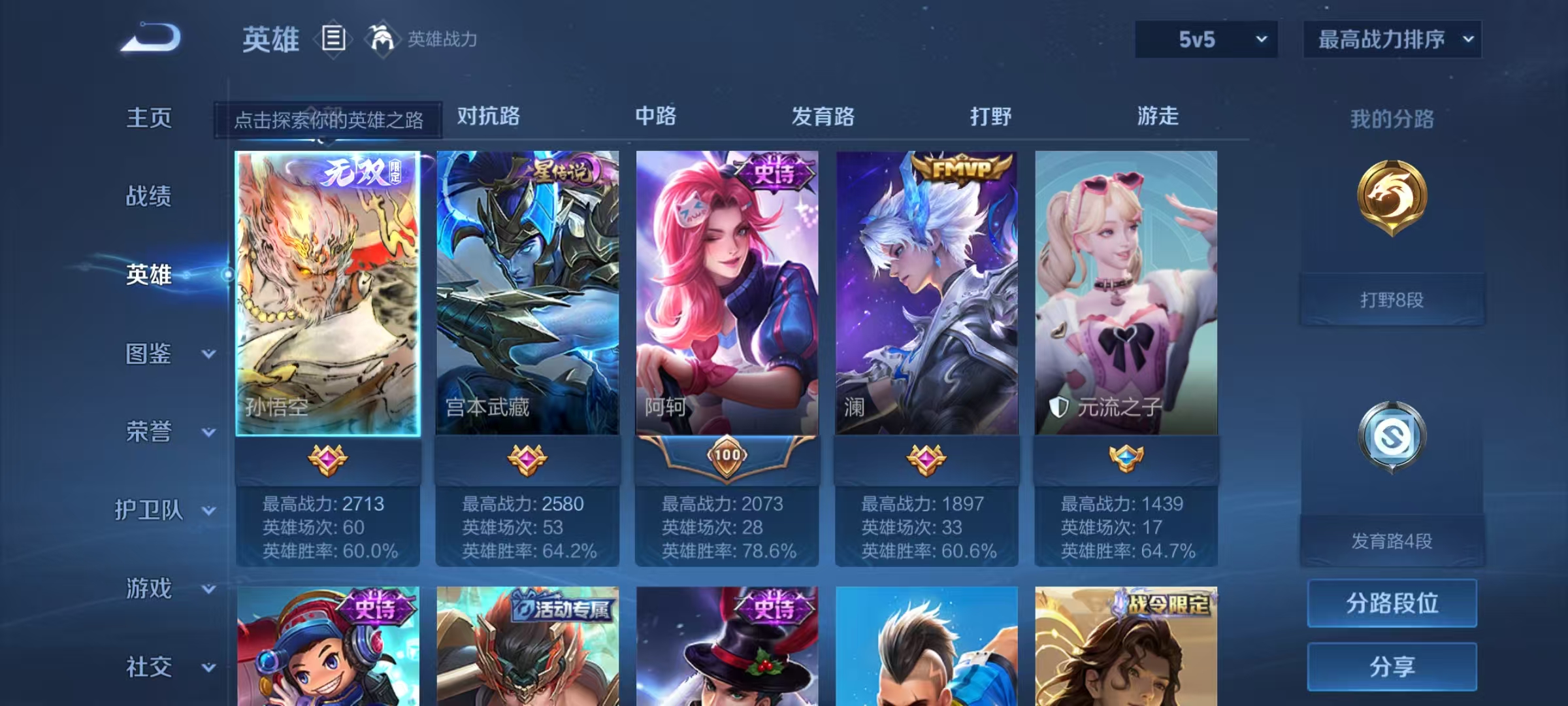Viewport: 1568px width, 706px height.
Task: Open the hero list icon next to 英雄
Action: click(333, 39)
